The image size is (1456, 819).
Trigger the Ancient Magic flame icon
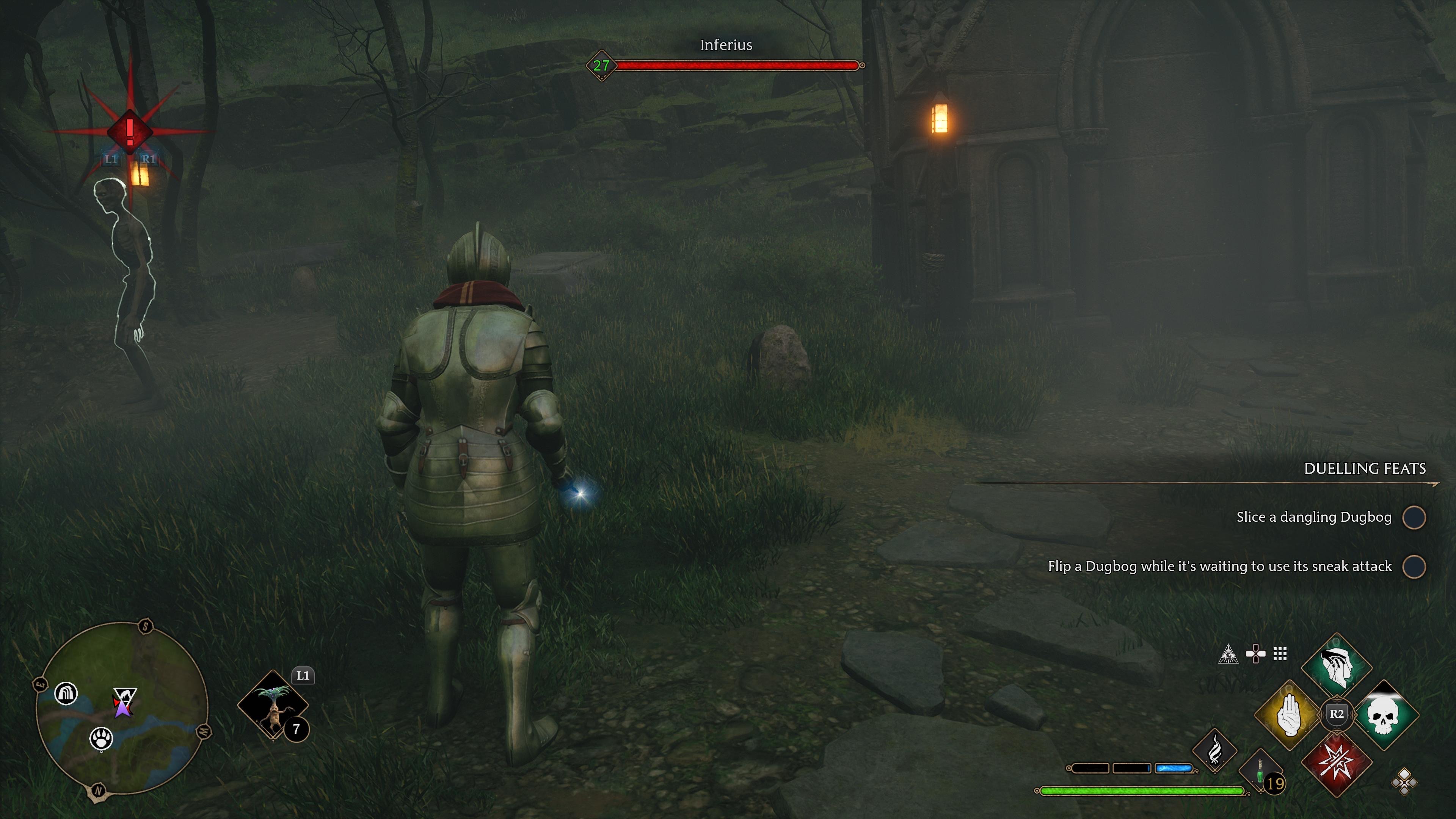click(x=1214, y=751)
